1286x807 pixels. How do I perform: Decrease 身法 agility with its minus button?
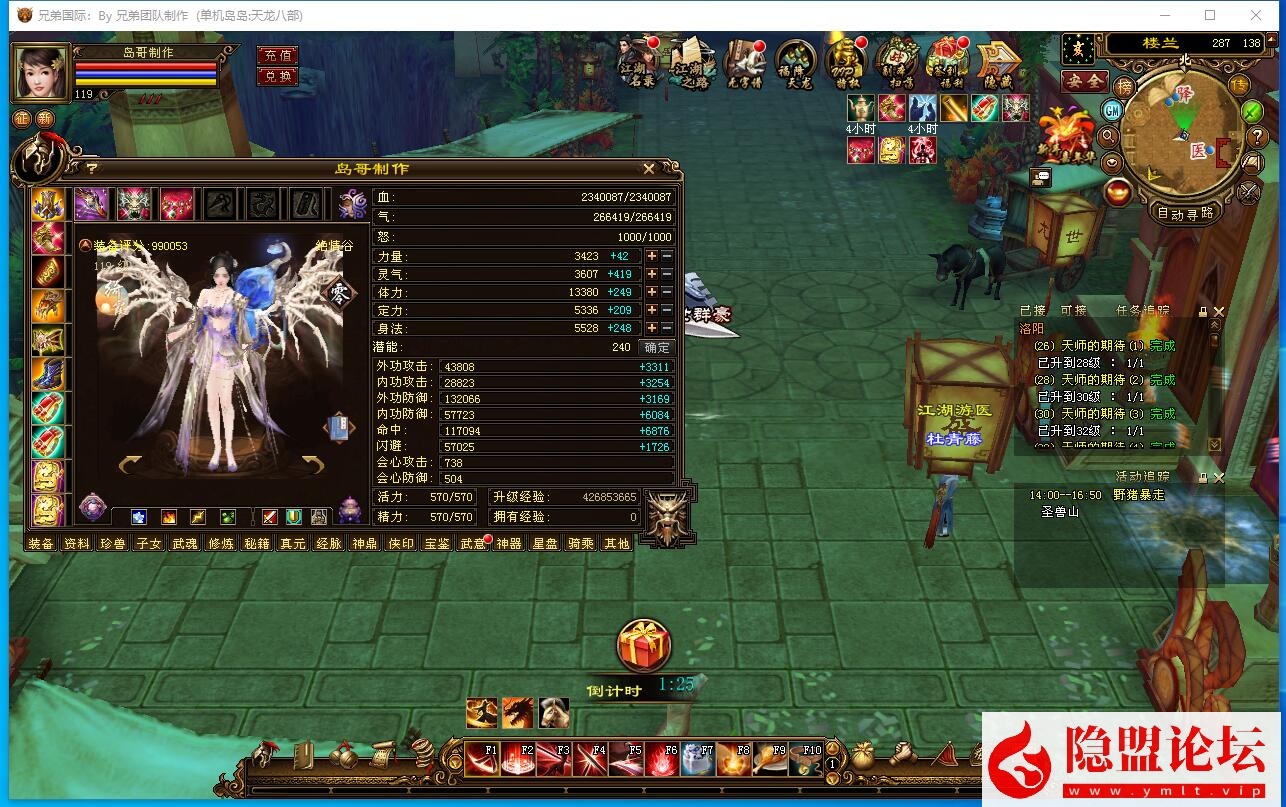coord(667,328)
